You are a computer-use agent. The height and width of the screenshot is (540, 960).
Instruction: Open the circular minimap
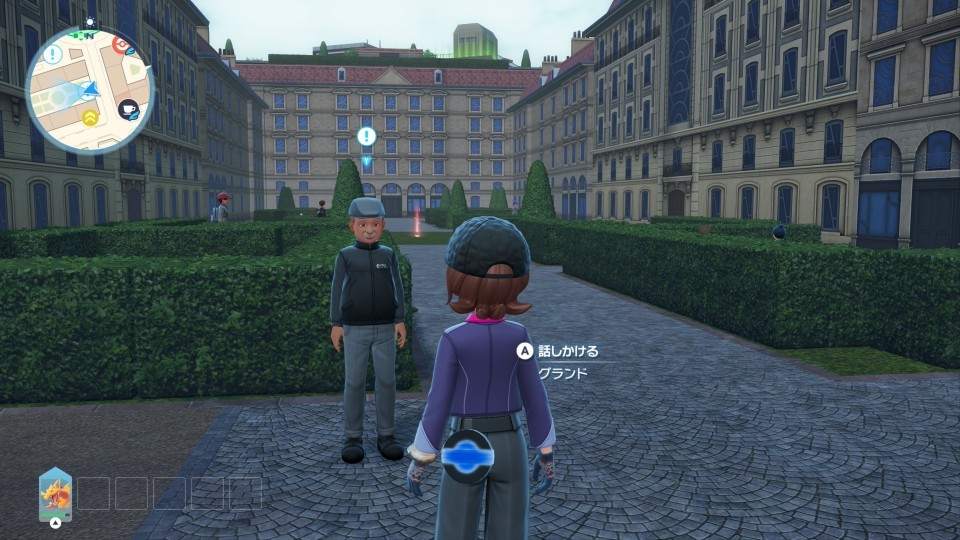coord(90,88)
